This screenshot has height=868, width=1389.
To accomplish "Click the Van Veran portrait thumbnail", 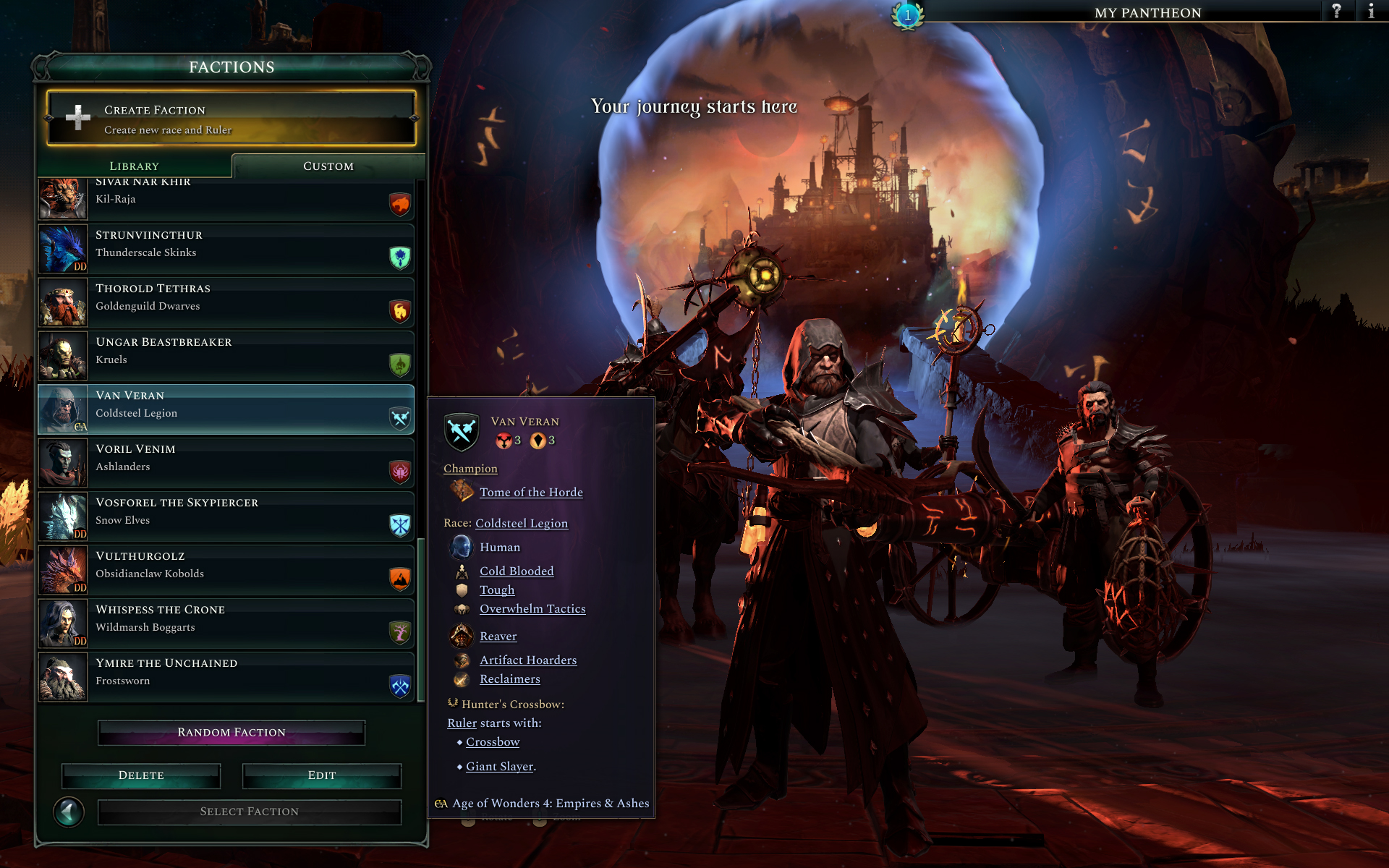I will coord(63,409).
